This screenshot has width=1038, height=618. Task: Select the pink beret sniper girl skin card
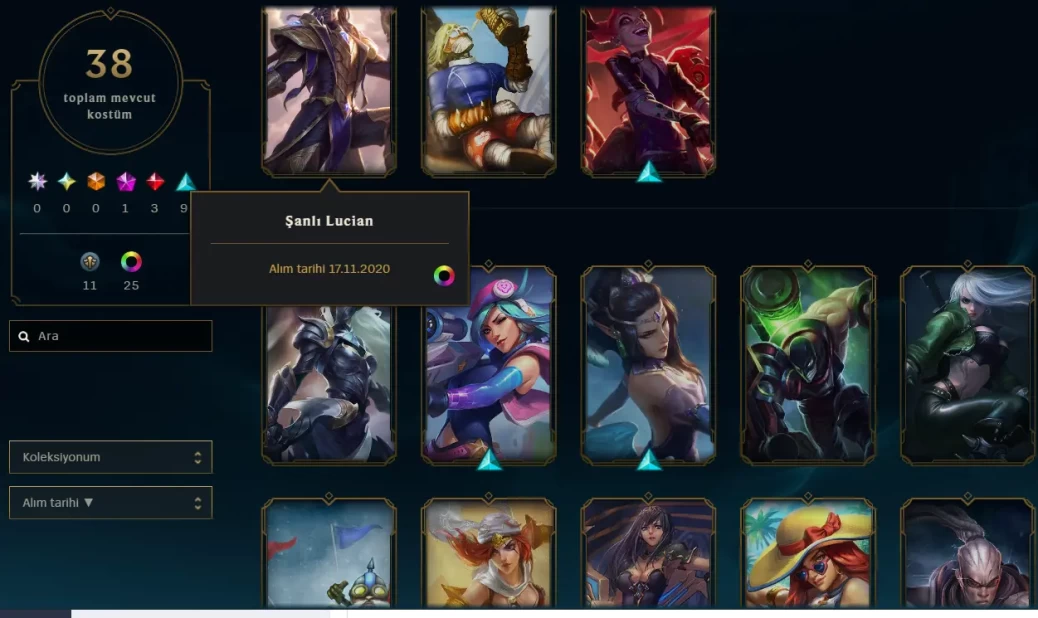pyautogui.click(x=489, y=365)
